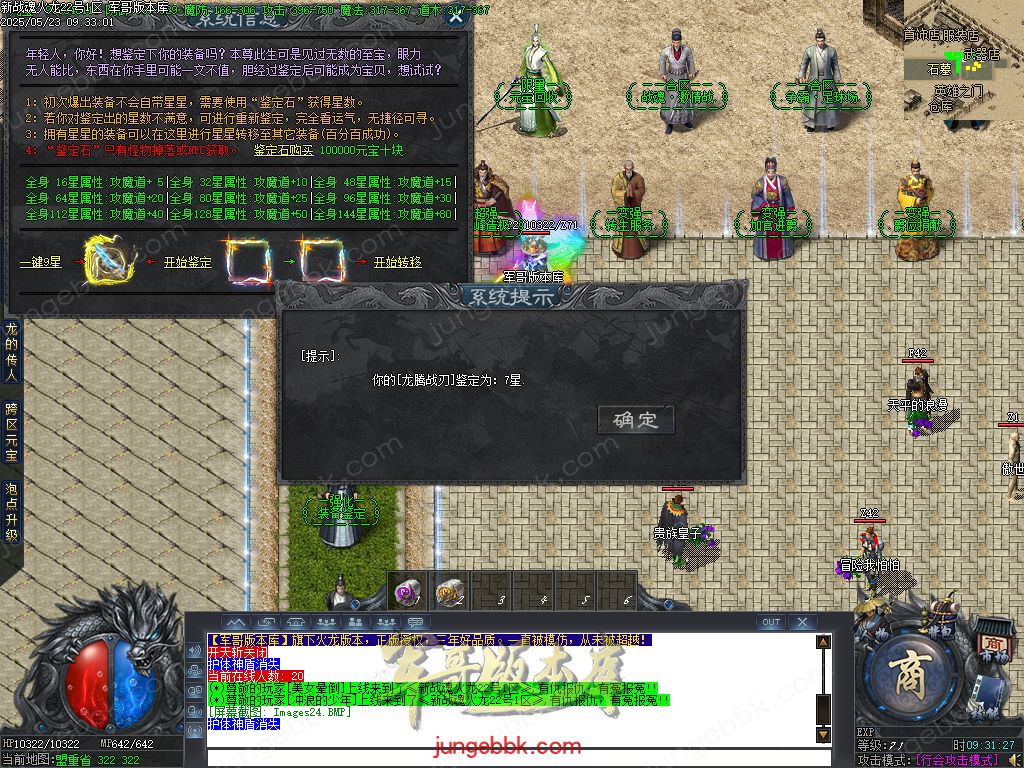Confirm the appraisal prompt with 确定

(636, 420)
